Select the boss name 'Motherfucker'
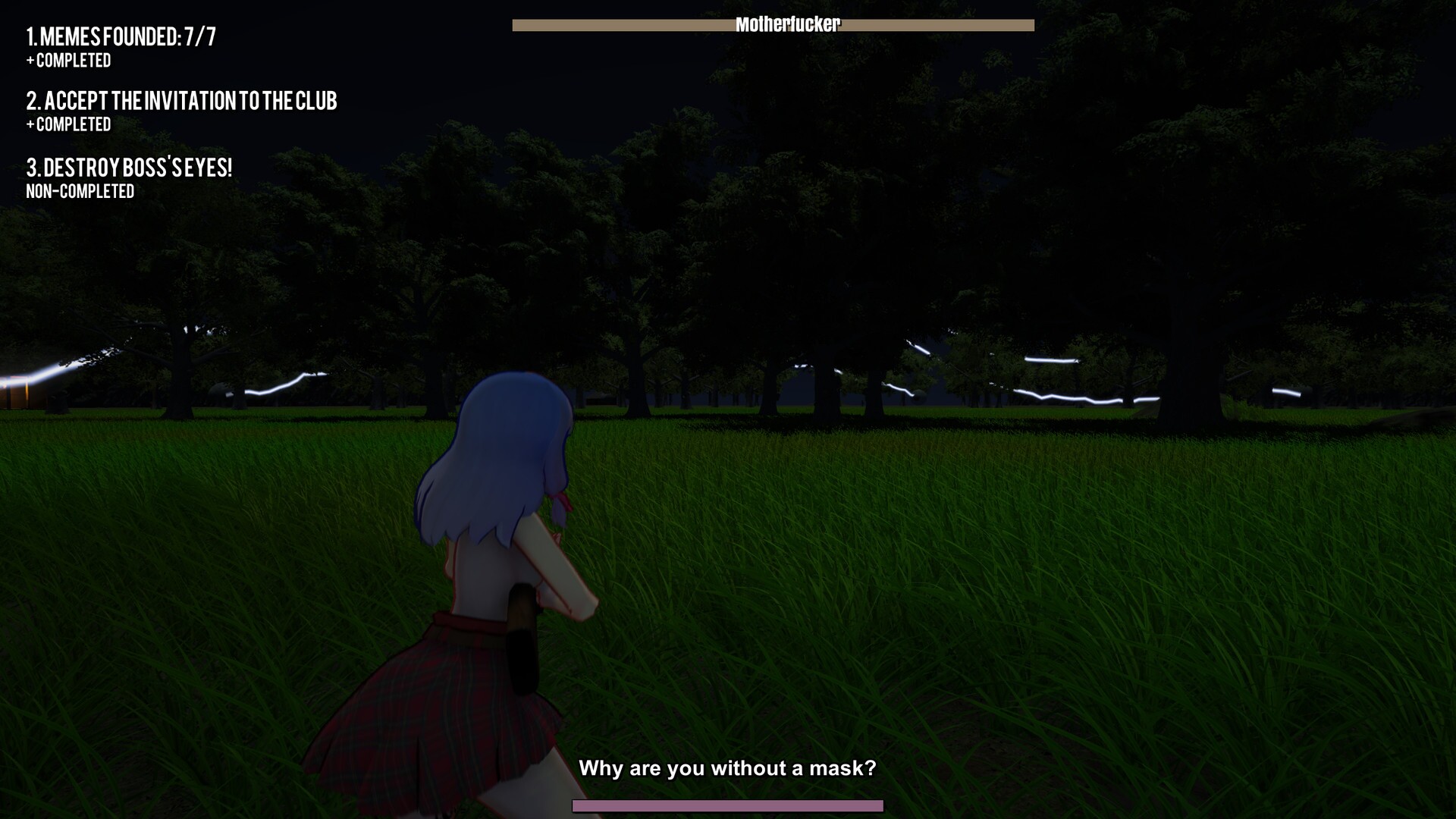 tap(789, 23)
